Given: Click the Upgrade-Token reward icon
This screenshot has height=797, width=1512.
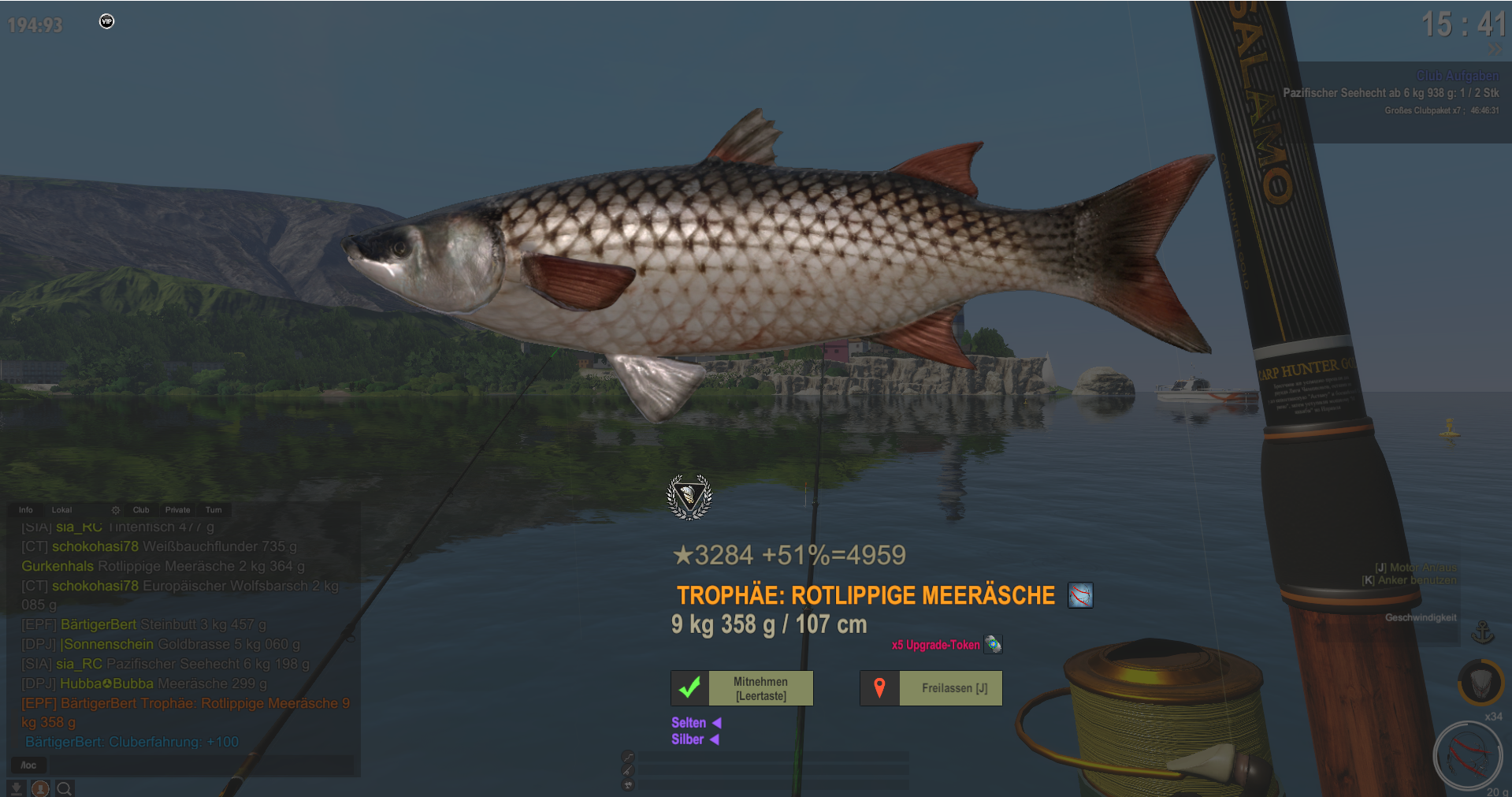Looking at the screenshot, I should click(x=993, y=645).
